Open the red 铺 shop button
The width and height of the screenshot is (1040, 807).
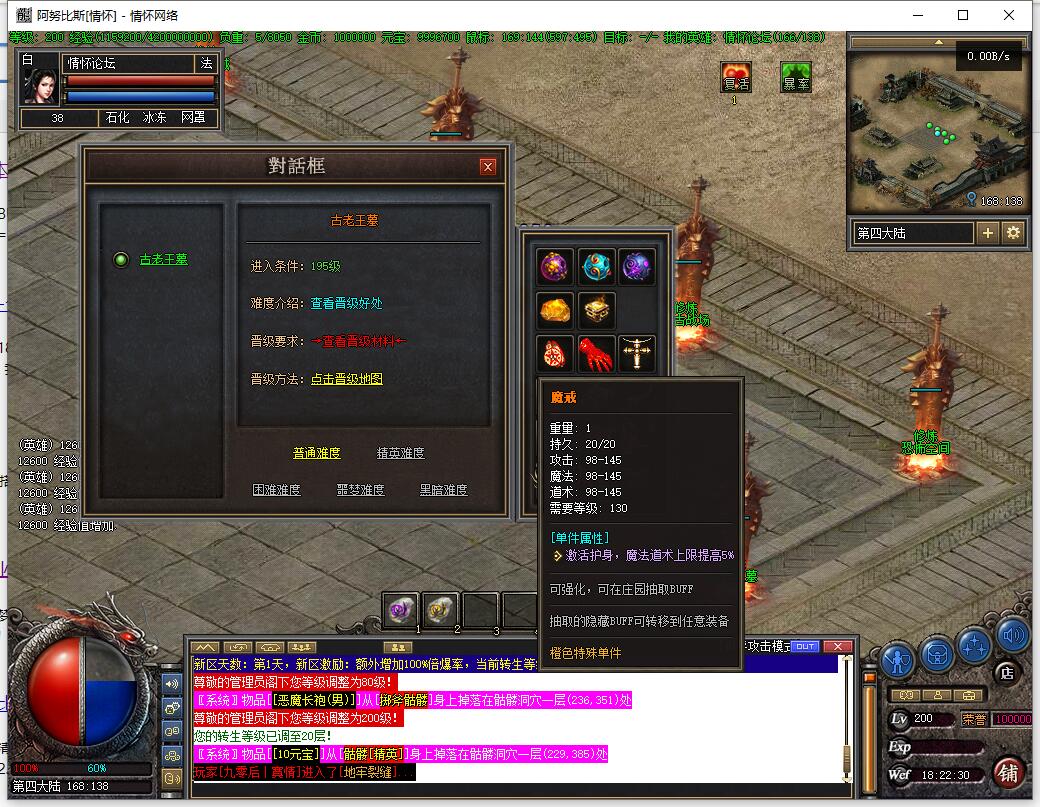point(1008,773)
